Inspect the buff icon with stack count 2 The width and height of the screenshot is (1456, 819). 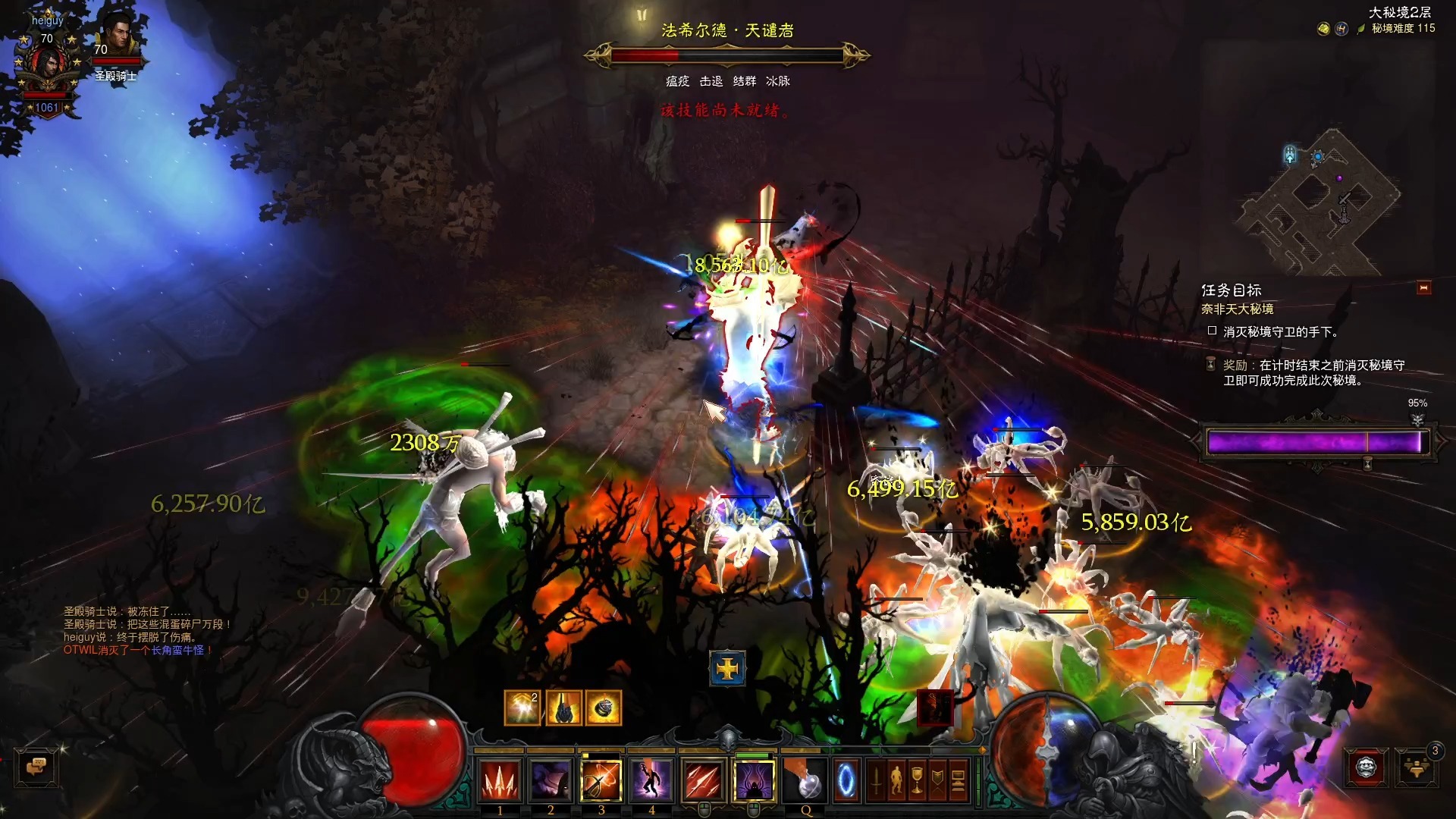coord(522,708)
